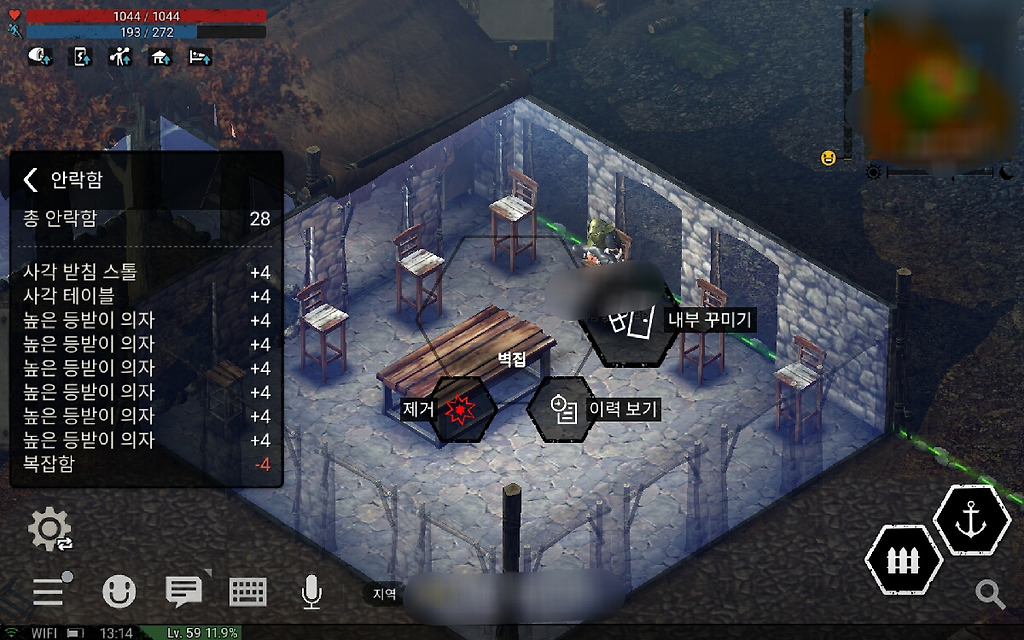Select the 지역 chat channel label
Screen dimensions: 1024x640
click(385, 593)
